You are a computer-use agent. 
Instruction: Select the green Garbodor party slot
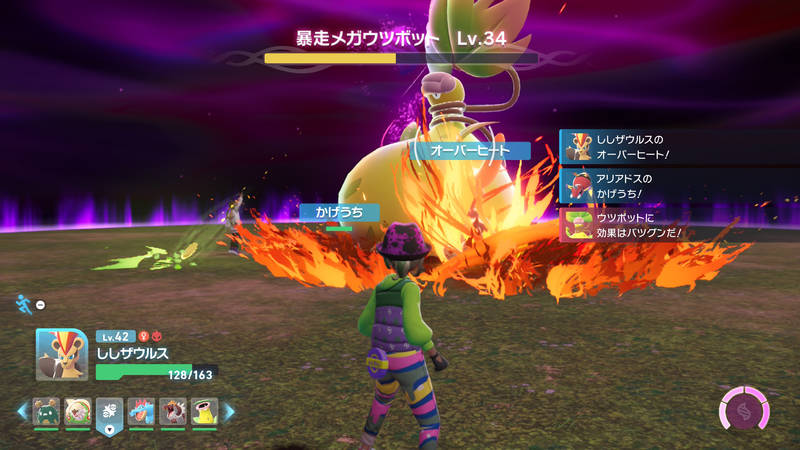[46, 411]
